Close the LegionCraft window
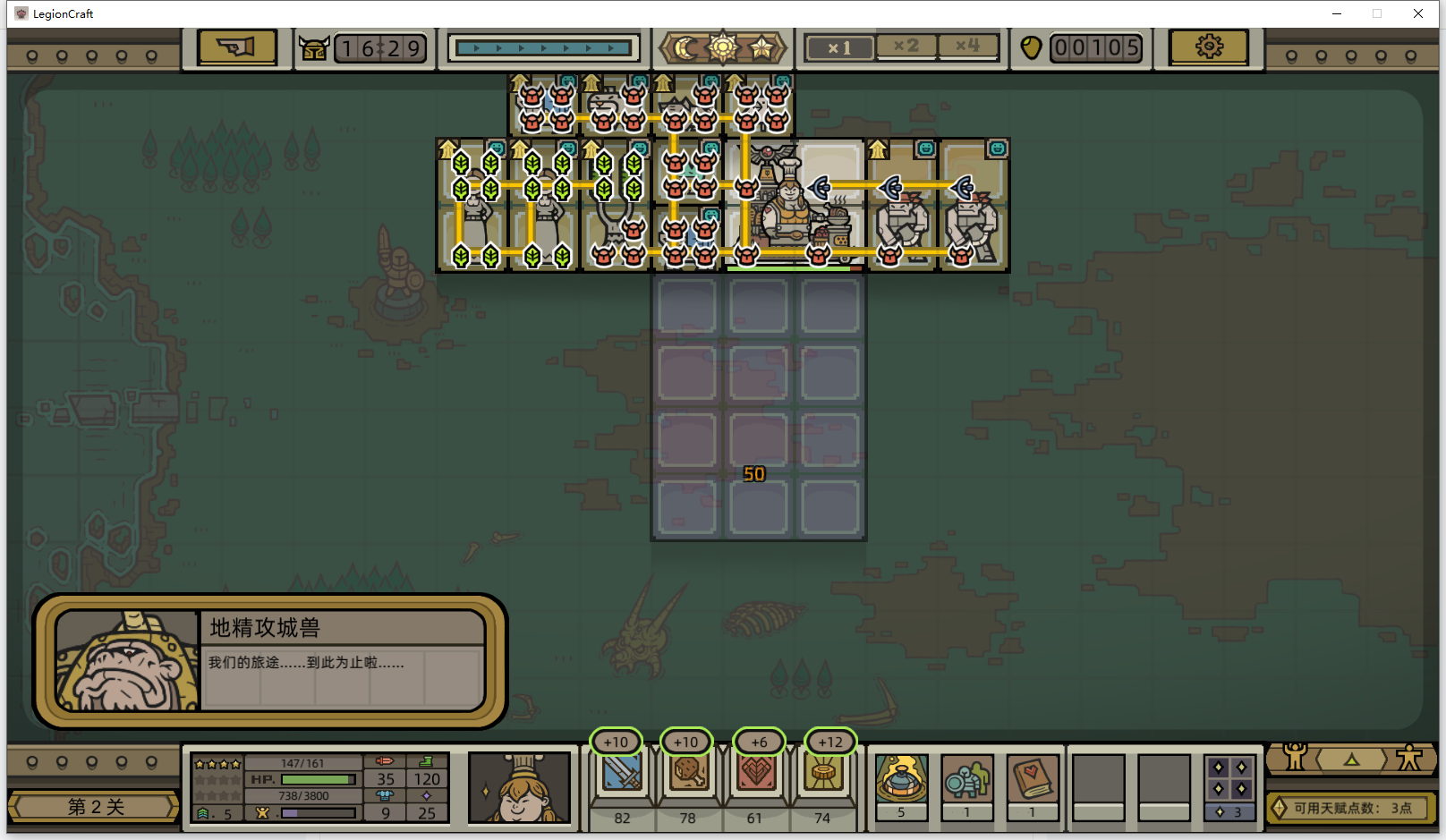This screenshot has width=1446, height=840. pyautogui.click(x=1418, y=13)
